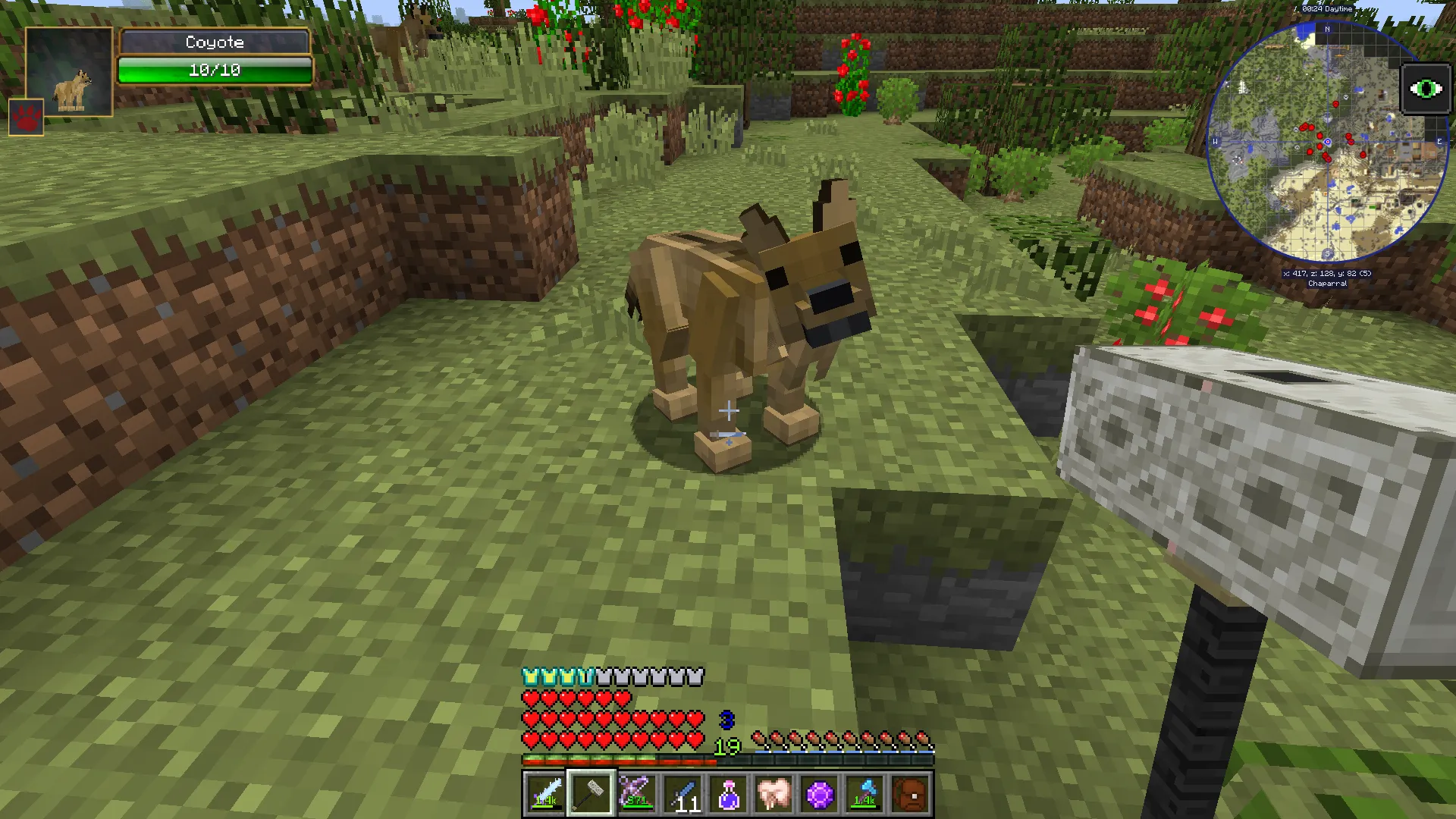Select the pink raw meat hotbar slot
The image size is (1456, 819).
pyautogui.click(x=773, y=794)
